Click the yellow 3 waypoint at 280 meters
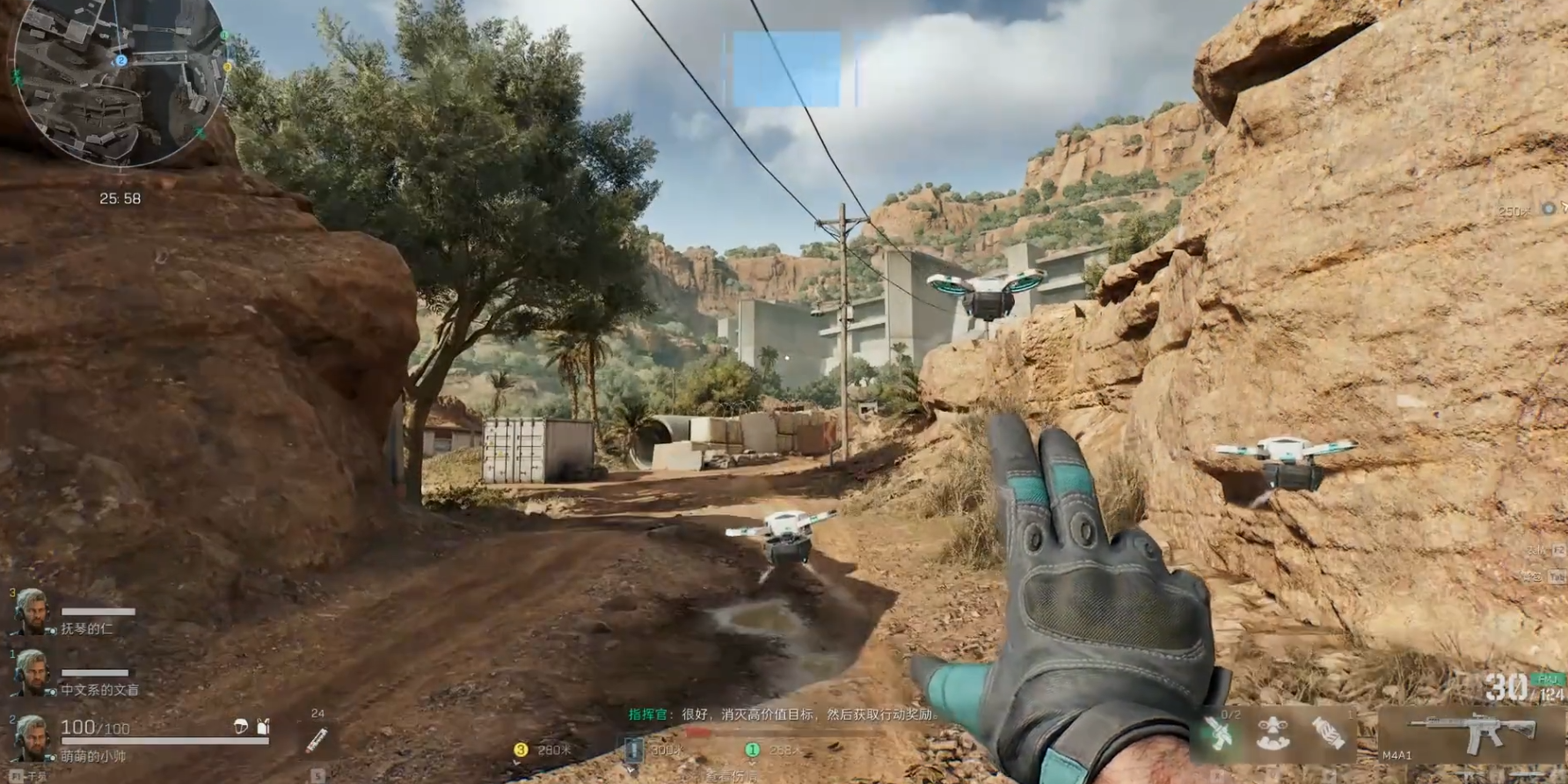Image resolution: width=1568 pixels, height=784 pixels. 521,750
